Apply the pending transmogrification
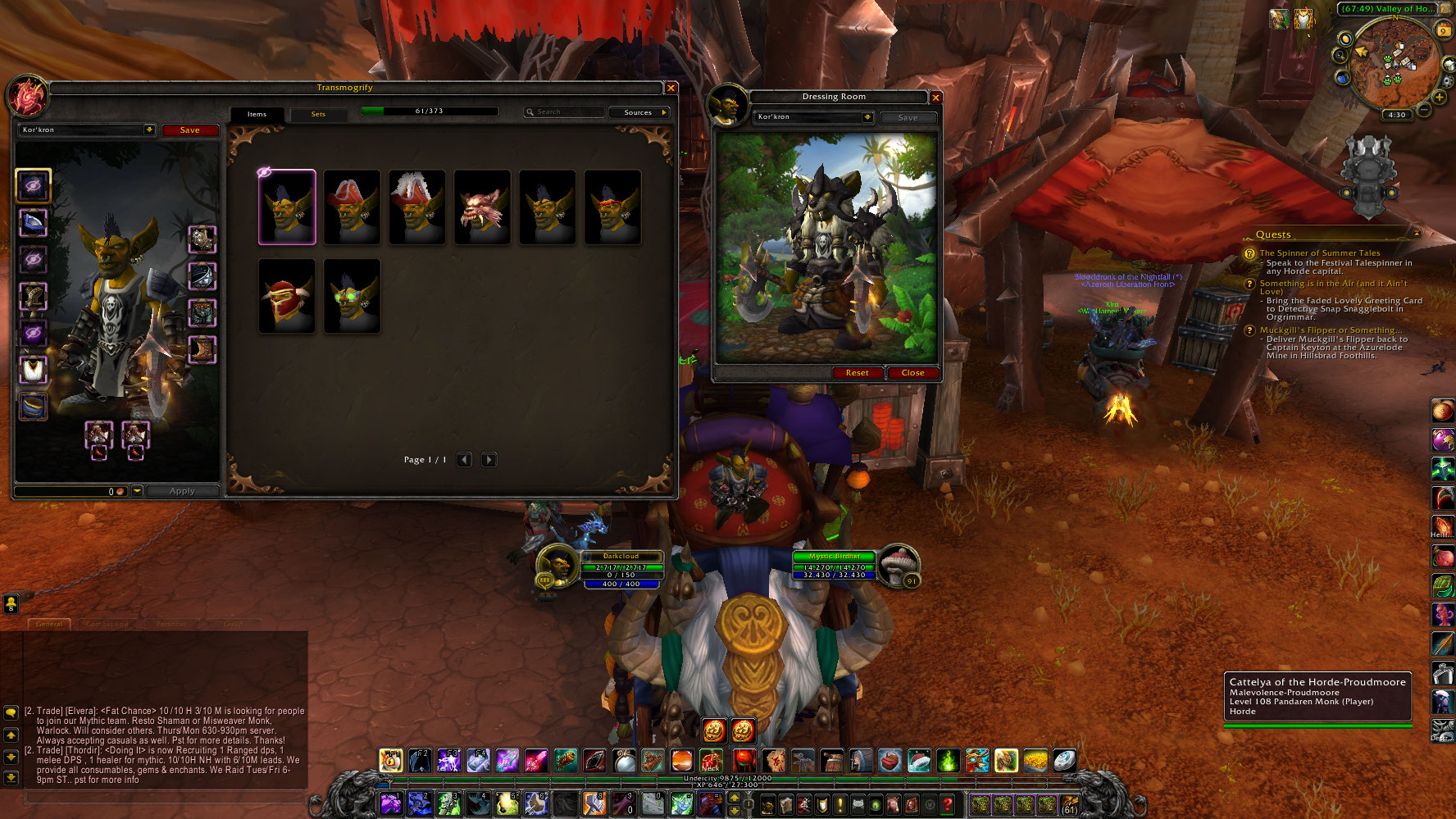 tap(182, 491)
